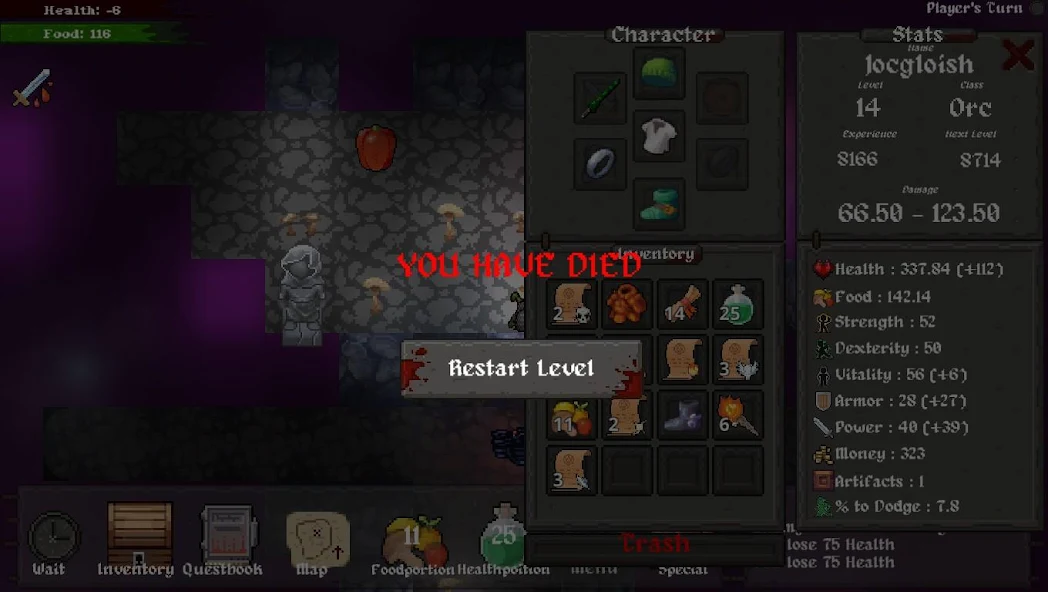Select the equipped white shirt slot
The image size is (1048, 592).
click(x=659, y=137)
